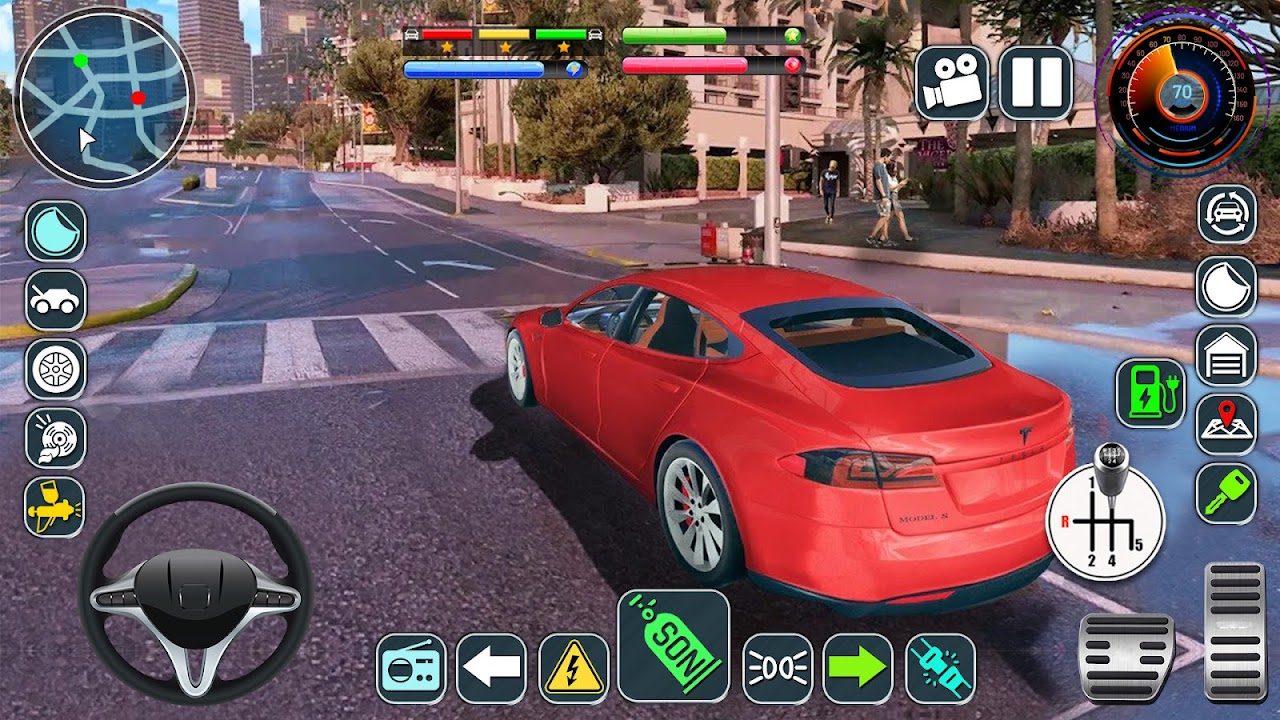
Task: Tap the brake pedal
Action: pos(1126,656)
